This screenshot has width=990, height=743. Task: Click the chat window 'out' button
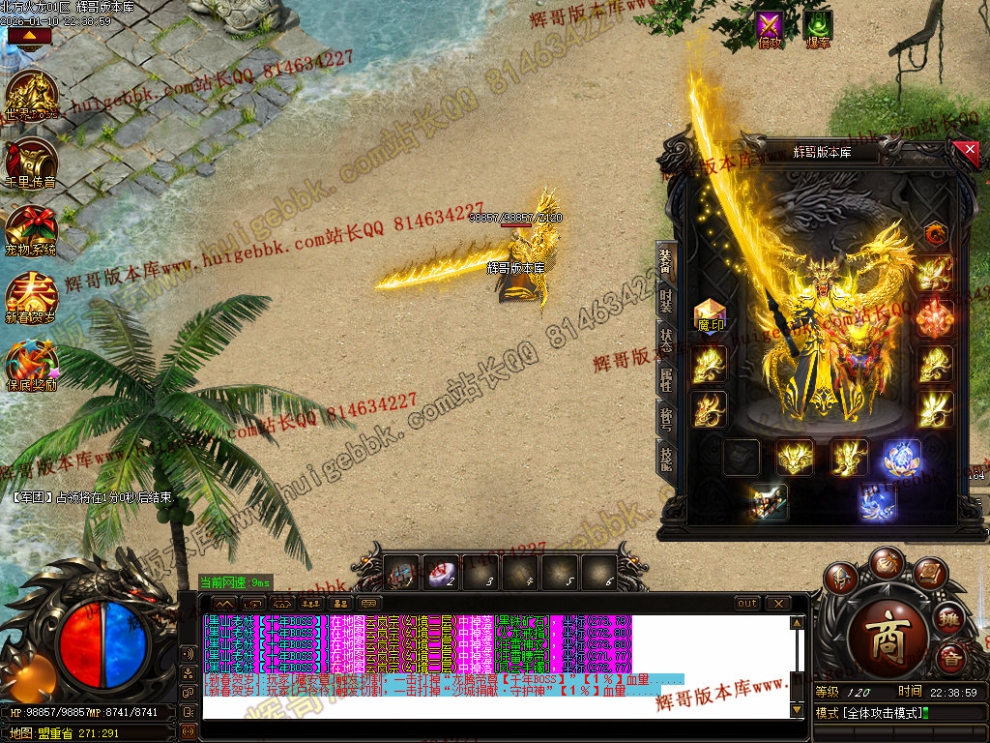point(747,604)
